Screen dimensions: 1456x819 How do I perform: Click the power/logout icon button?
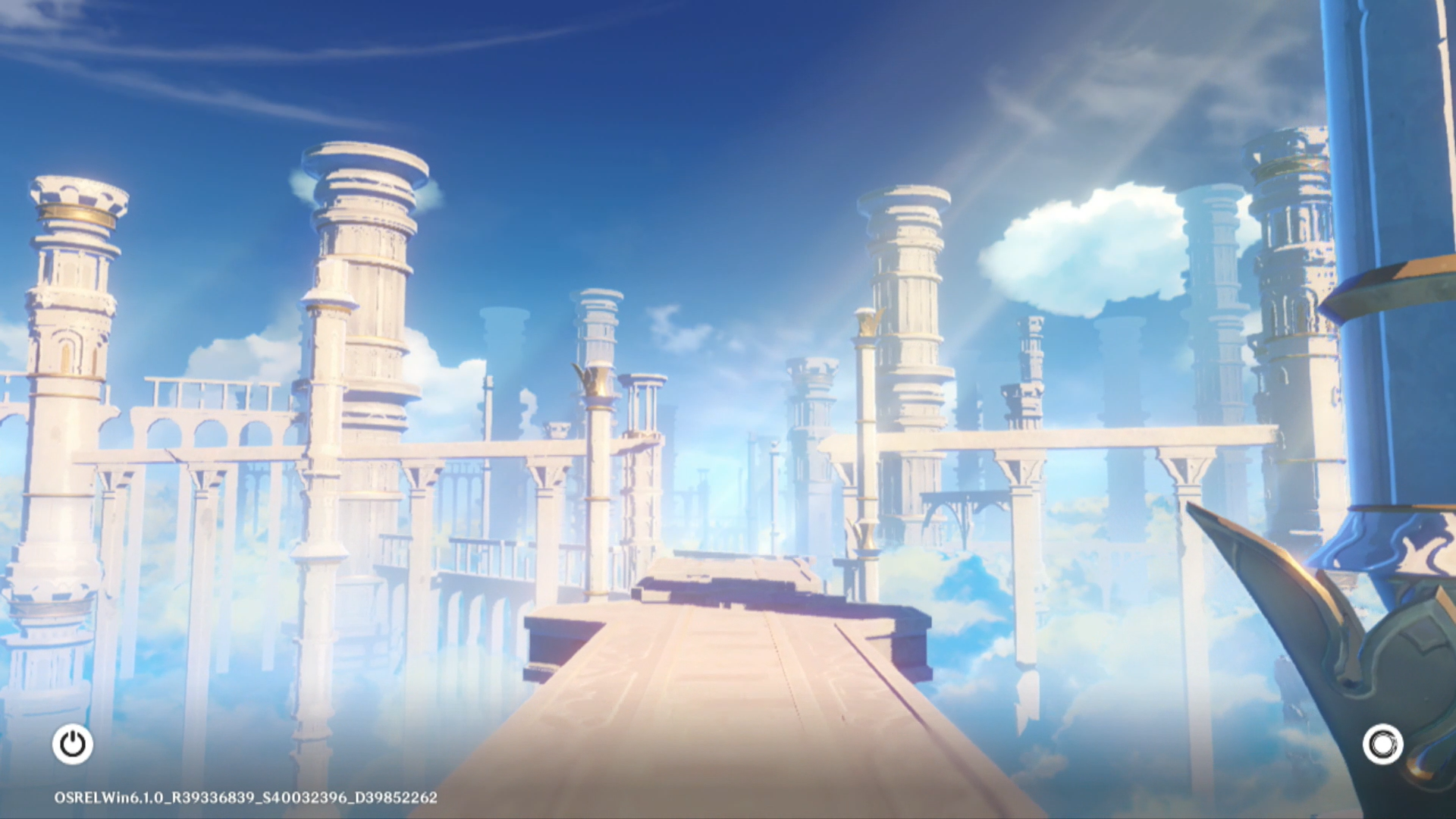[73, 744]
